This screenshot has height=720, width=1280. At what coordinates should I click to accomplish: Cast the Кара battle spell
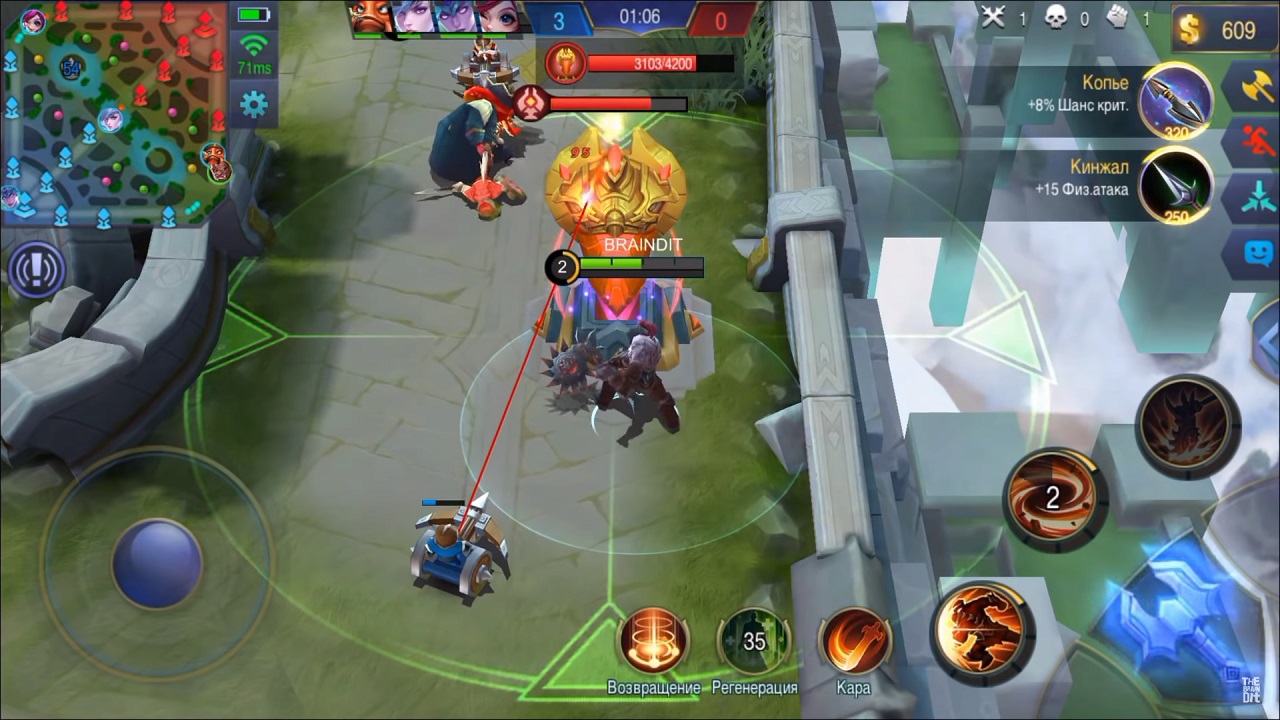854,641
